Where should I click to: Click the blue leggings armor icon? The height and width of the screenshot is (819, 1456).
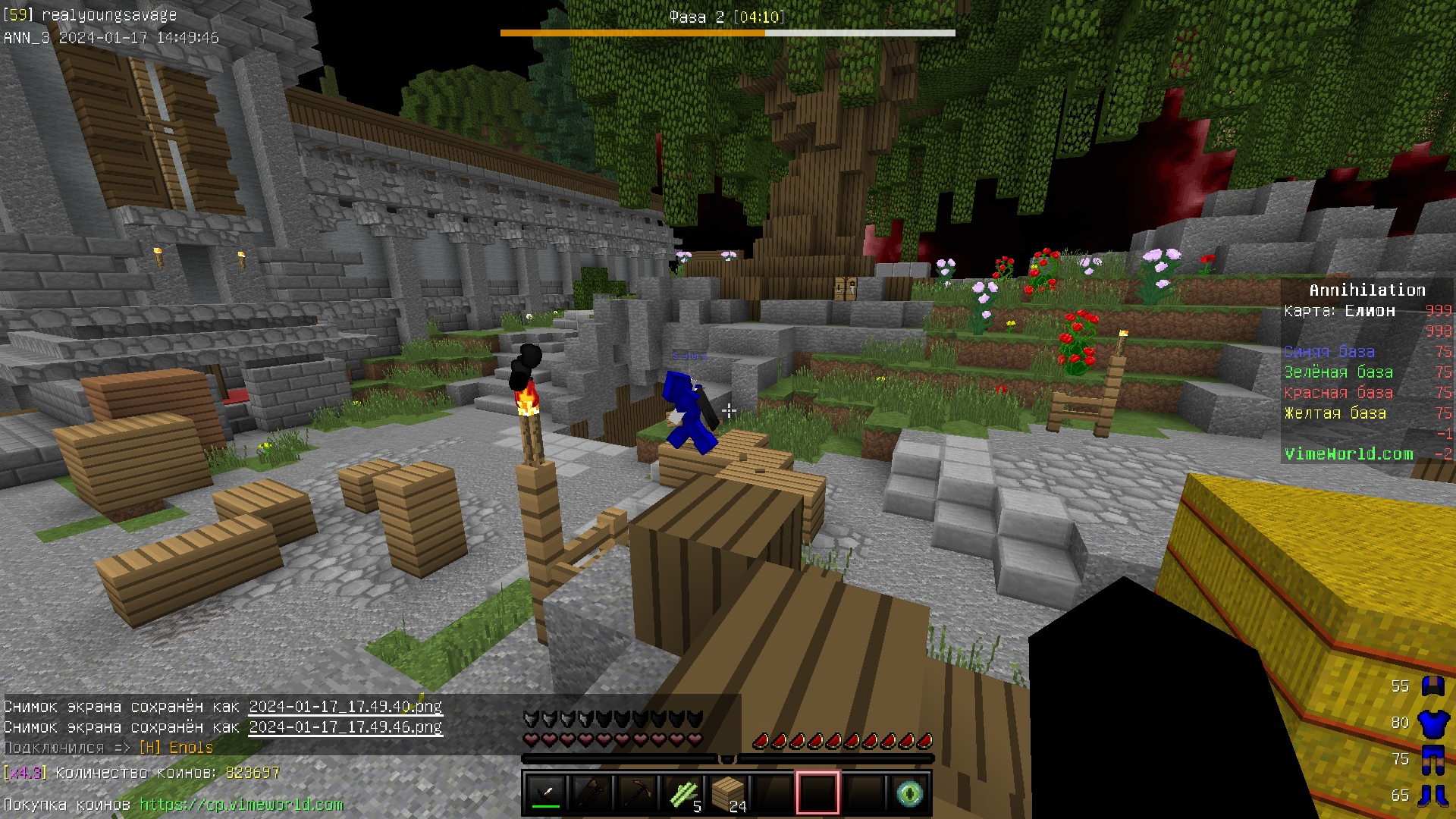1432,760
